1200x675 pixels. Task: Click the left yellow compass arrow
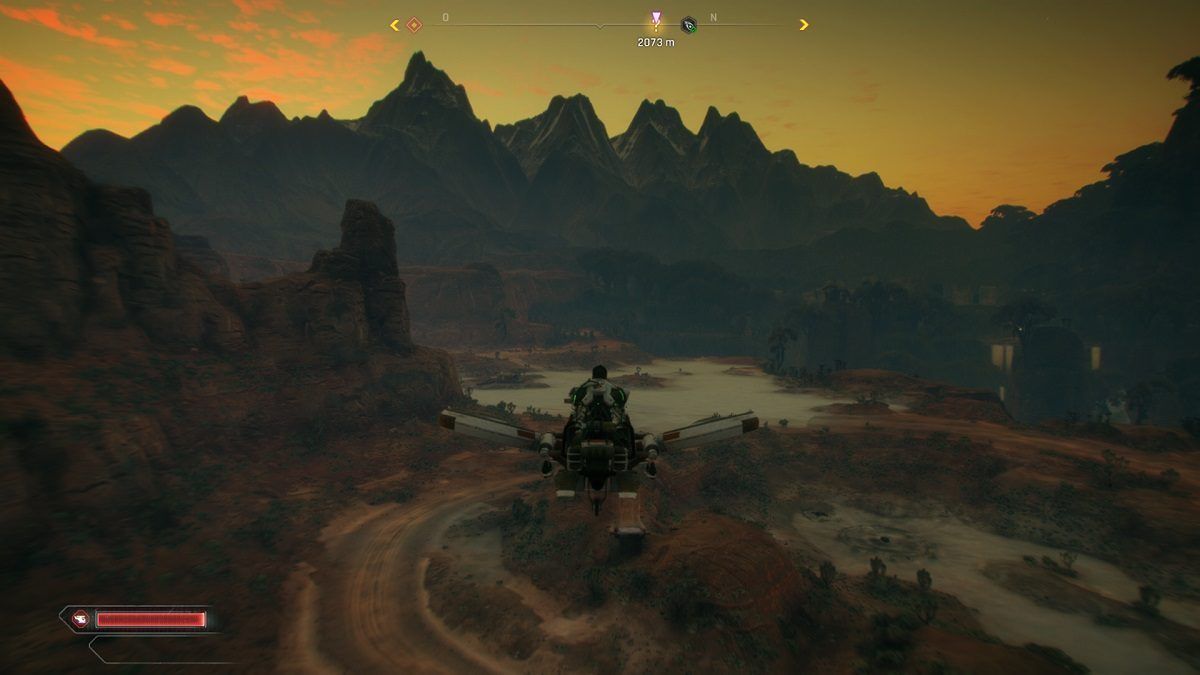(395, 25)
